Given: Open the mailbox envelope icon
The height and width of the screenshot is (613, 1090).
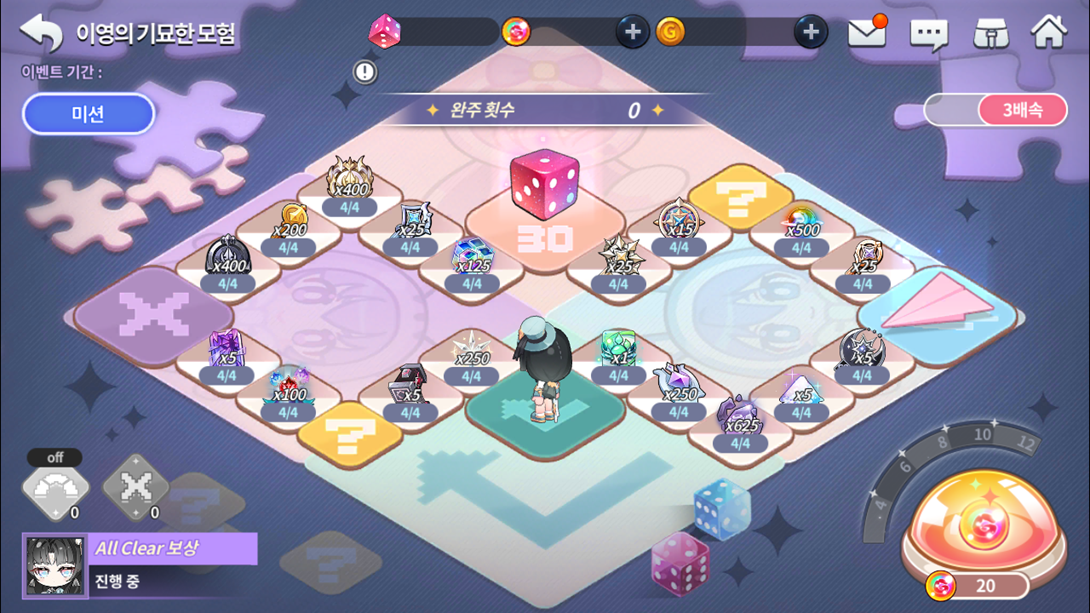Looking at the screenshot, I should pos(867,33).
